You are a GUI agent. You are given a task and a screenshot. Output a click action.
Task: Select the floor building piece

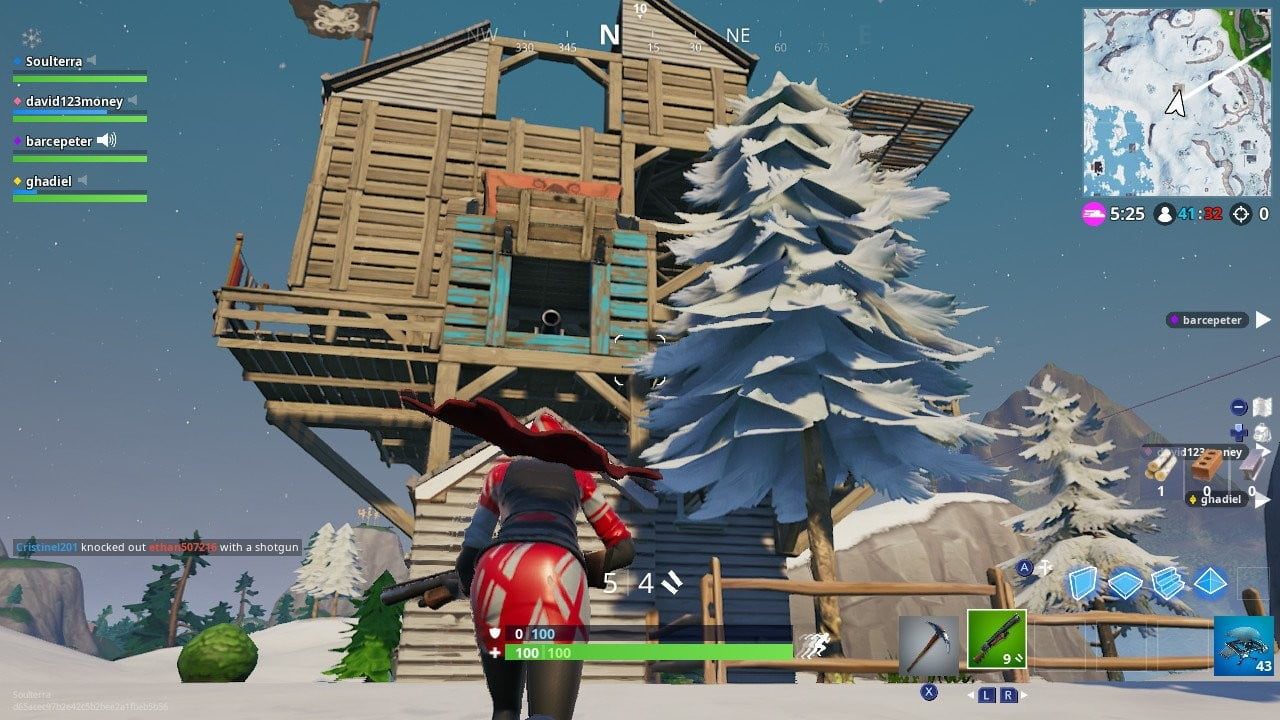tap(1125, 582)
